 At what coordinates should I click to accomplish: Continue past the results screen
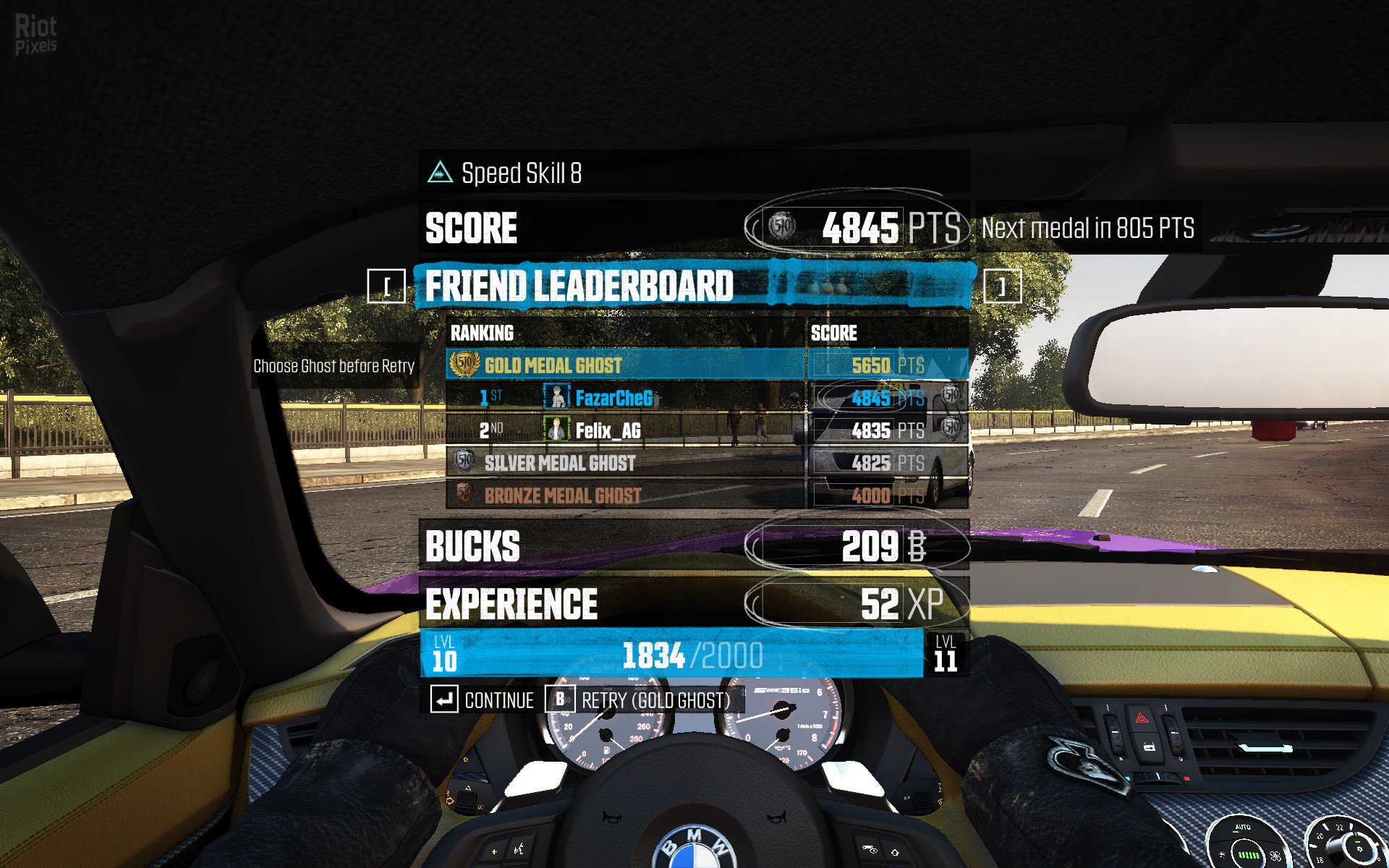483,699
